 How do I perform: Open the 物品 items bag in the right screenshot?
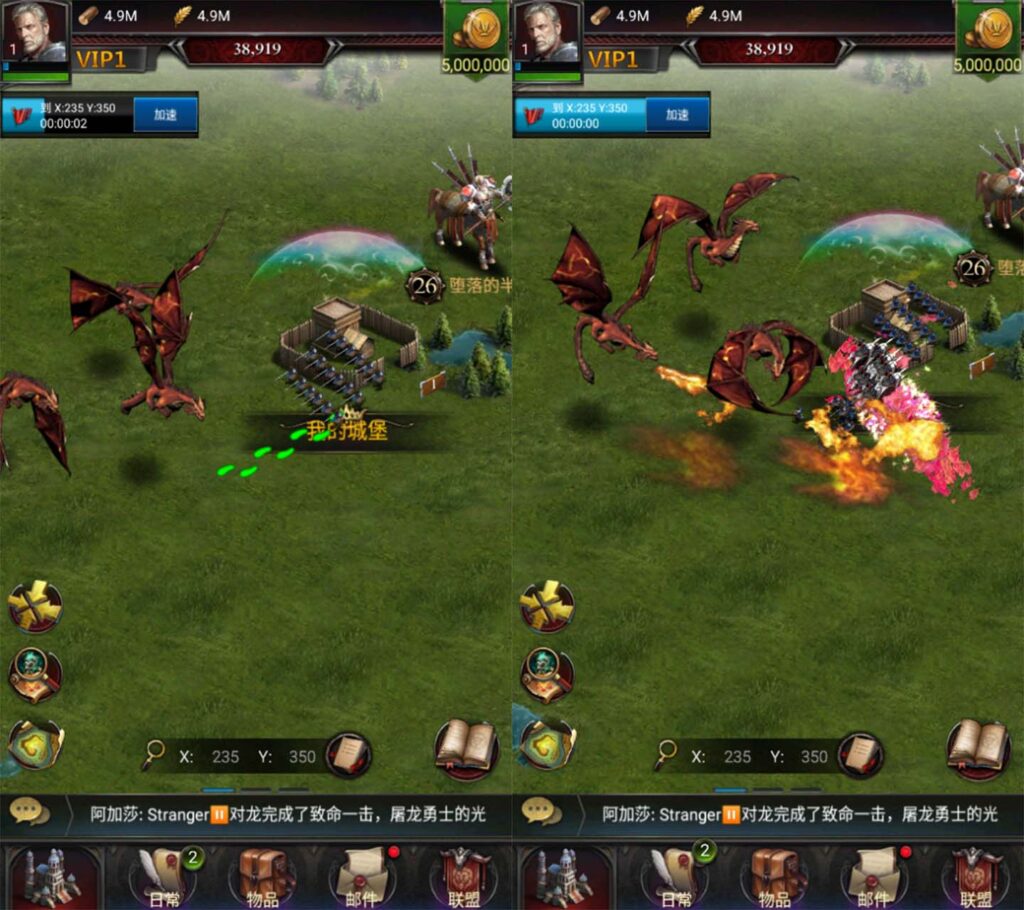click(x=774, y=877)
